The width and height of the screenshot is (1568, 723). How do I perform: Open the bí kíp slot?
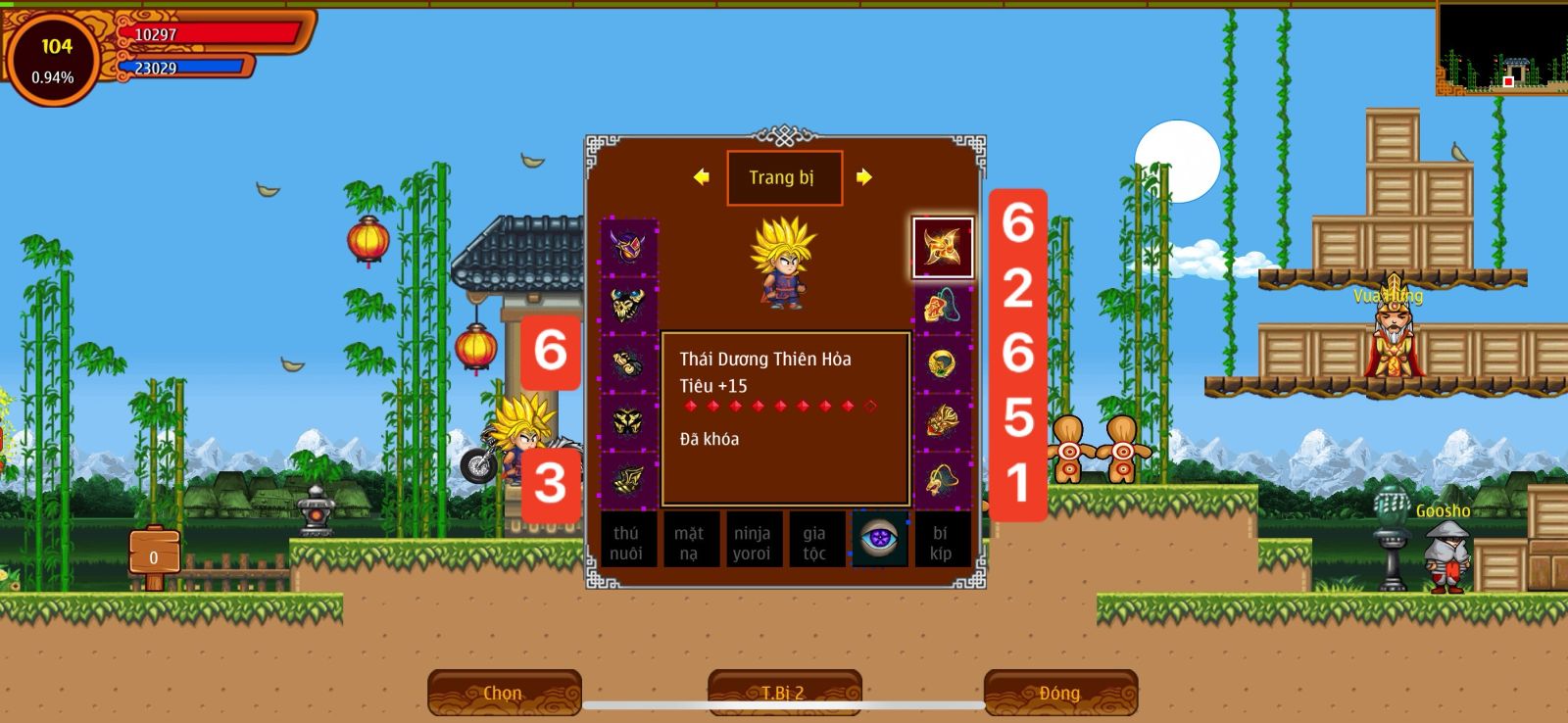pos(941,540)
